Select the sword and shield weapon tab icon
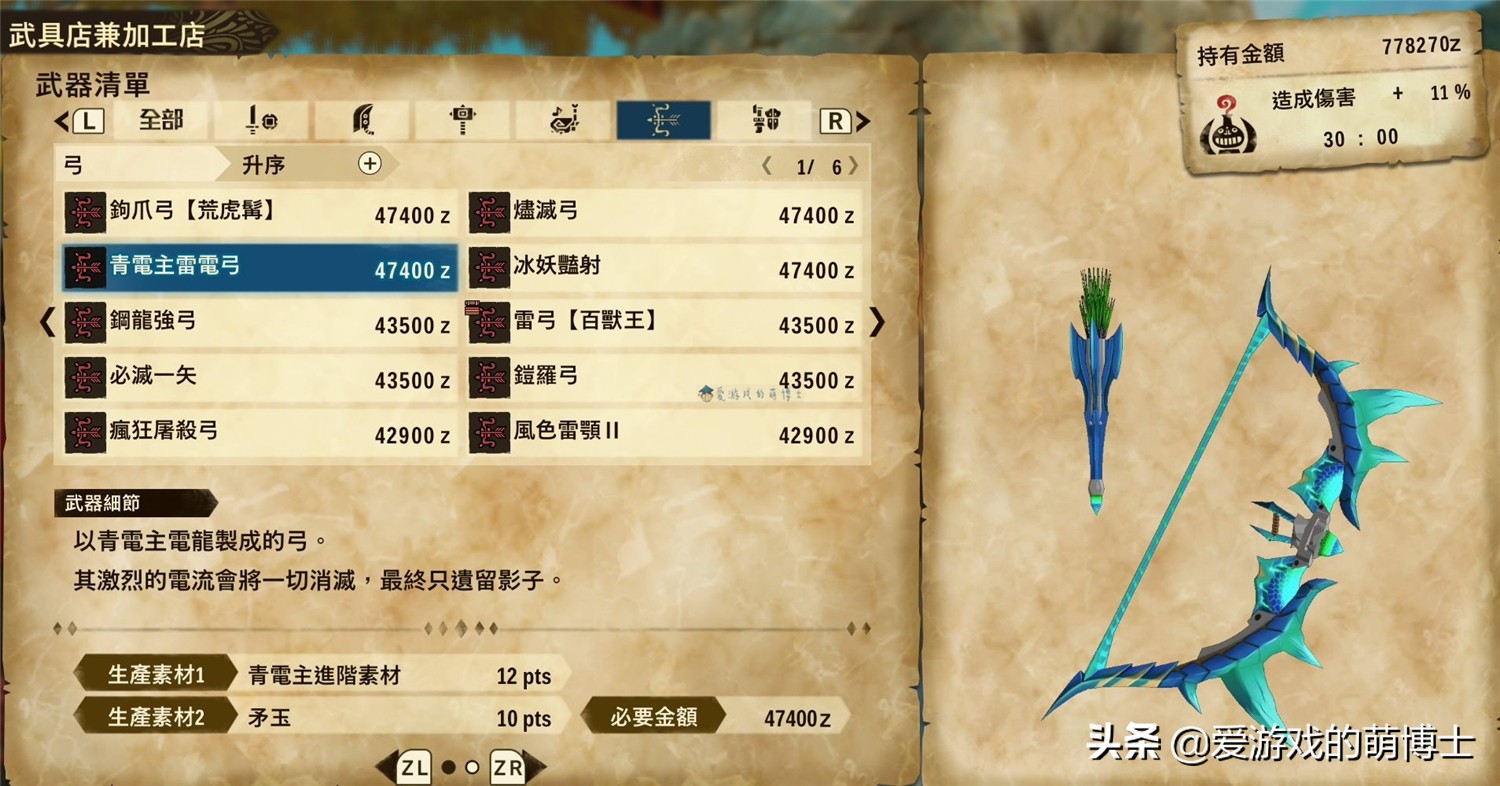 pyautogui.click(x=261, y=118)
